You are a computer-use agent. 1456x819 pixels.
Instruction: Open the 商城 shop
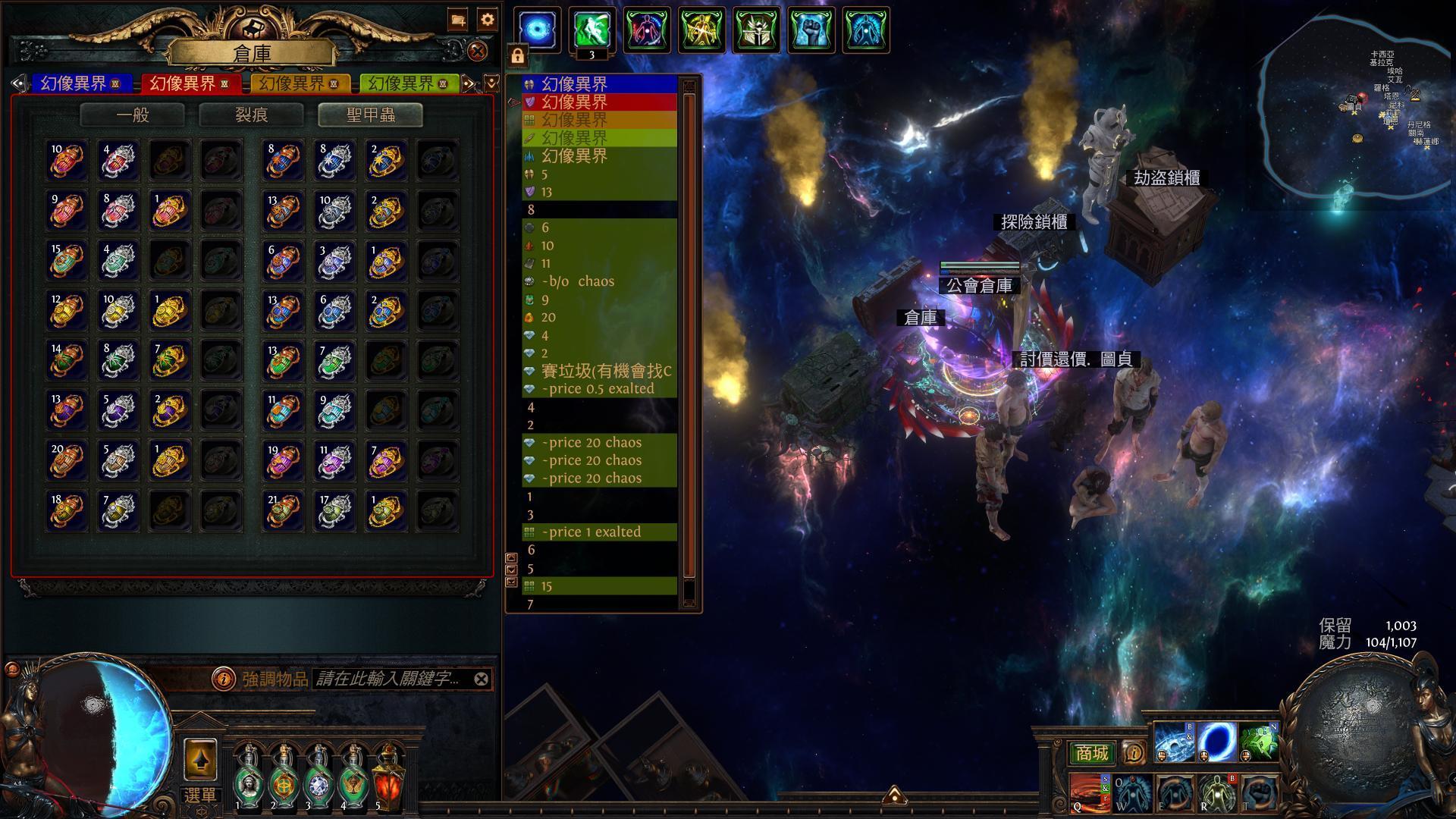(x=1091, y=753)
